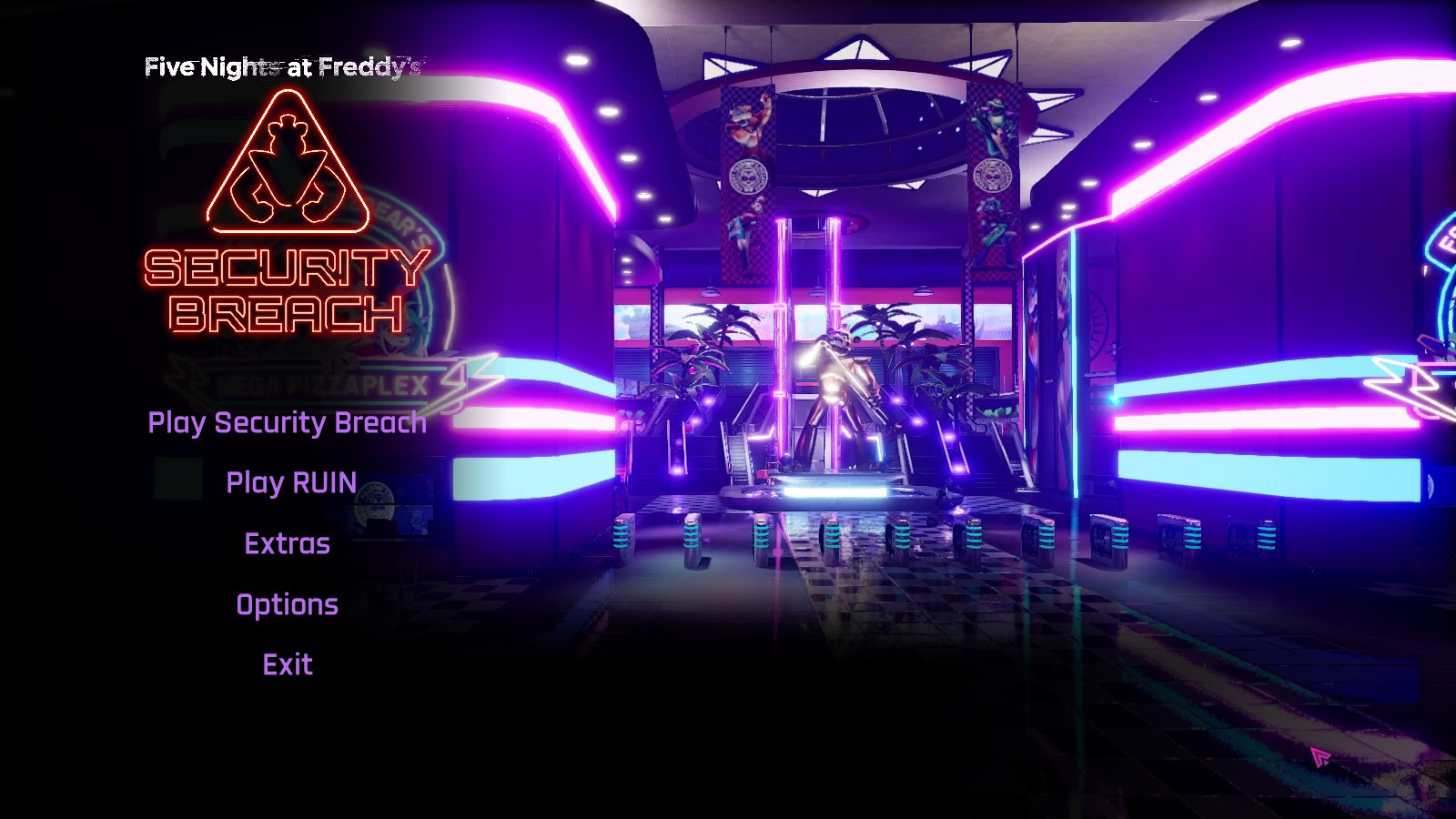Screen dimensions: 1456x819
Task: Click Play Security Breach to start the game
Action: [x=288, y=422]
